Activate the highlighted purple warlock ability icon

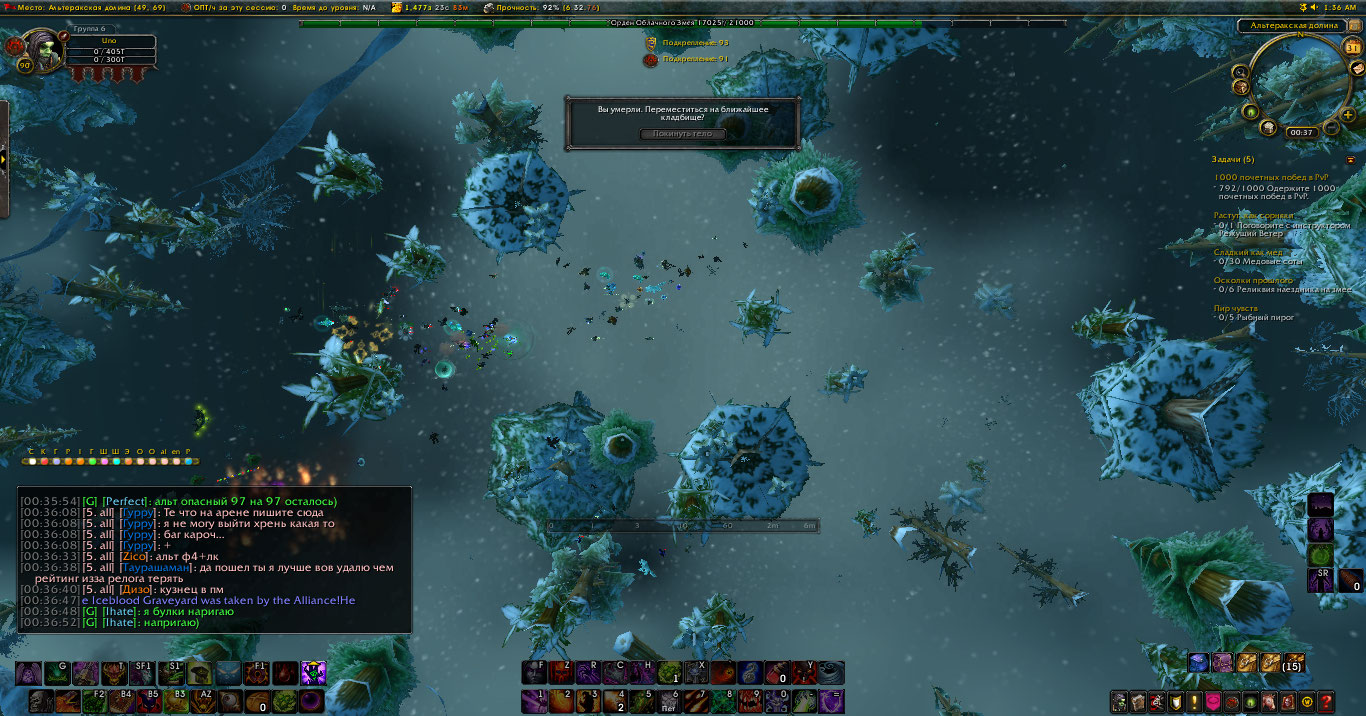(314, 673)
